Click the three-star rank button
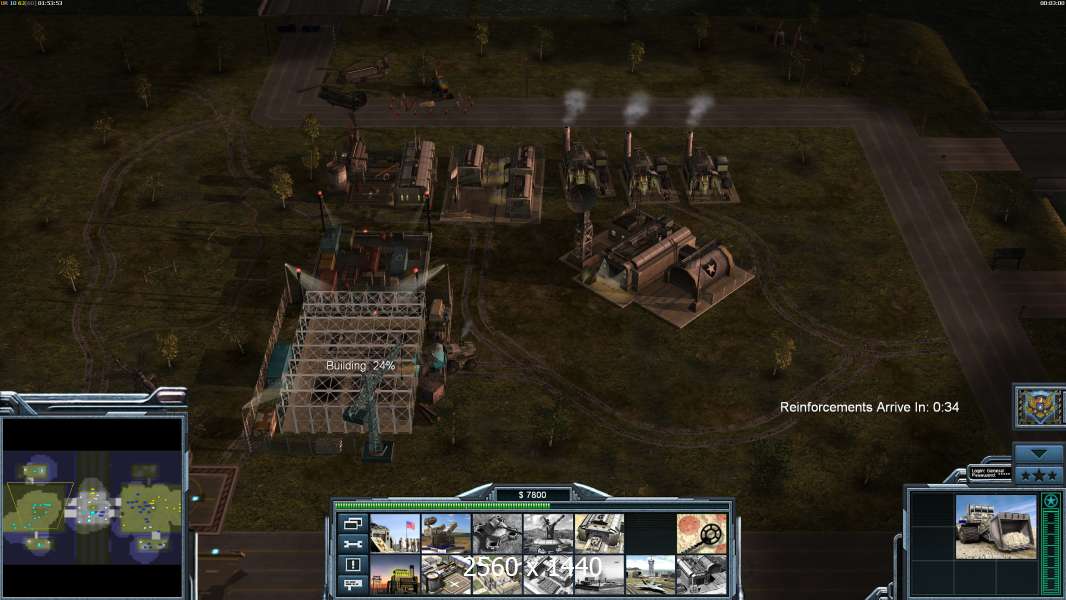 click(1039, 473)
